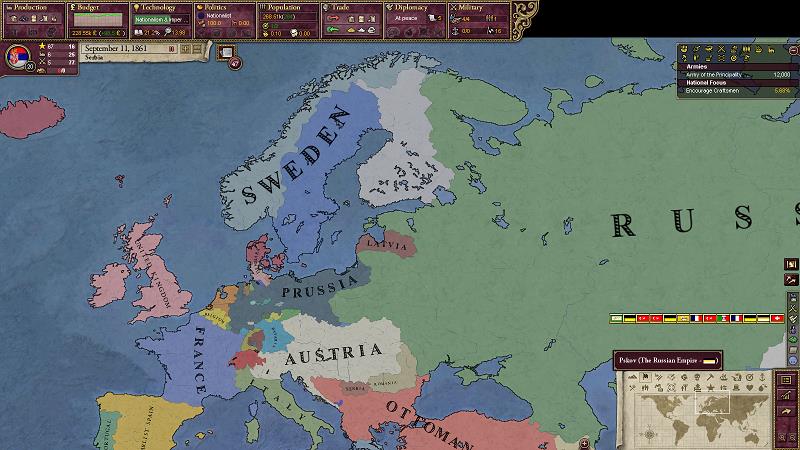The height and width of the screenshot is (450, 800).
Task: Open the Diplomacy panel
Action: [415, 18]
